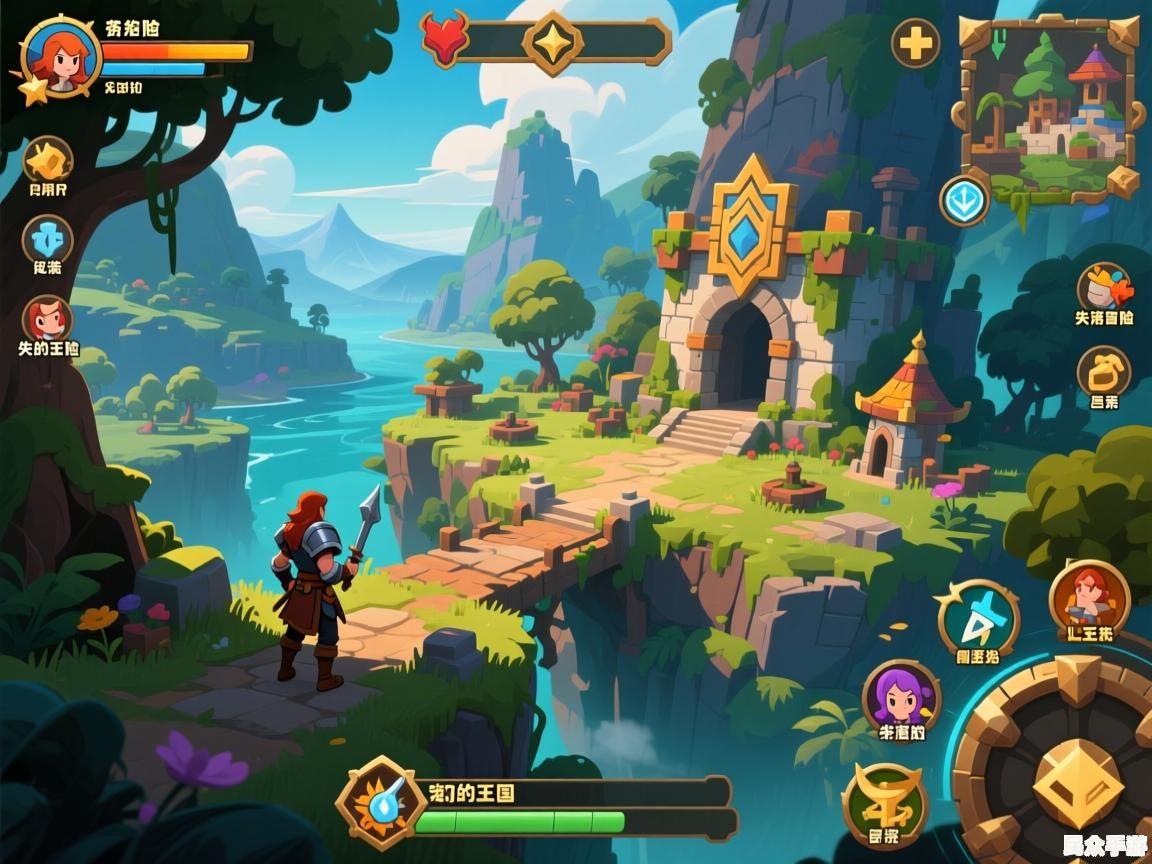Viewport: 1152px width, 864px height.
Task: Tap the golden gem icon on left
Action: coord(47,160)
